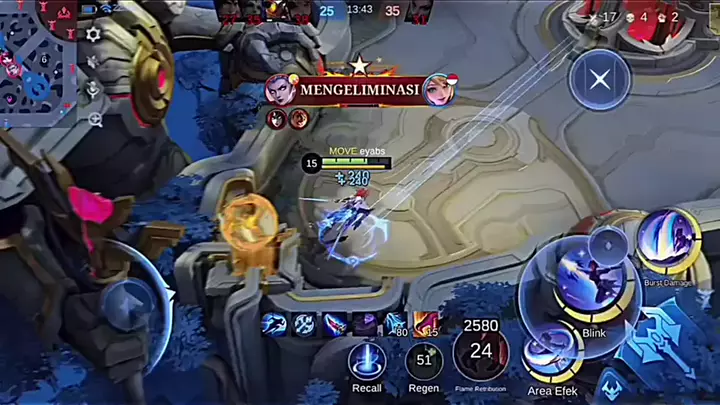Tap the minion-target button under basic attack
Image resolution: width=720 pixels, height=405 pixels.
[x=611, y=386]
